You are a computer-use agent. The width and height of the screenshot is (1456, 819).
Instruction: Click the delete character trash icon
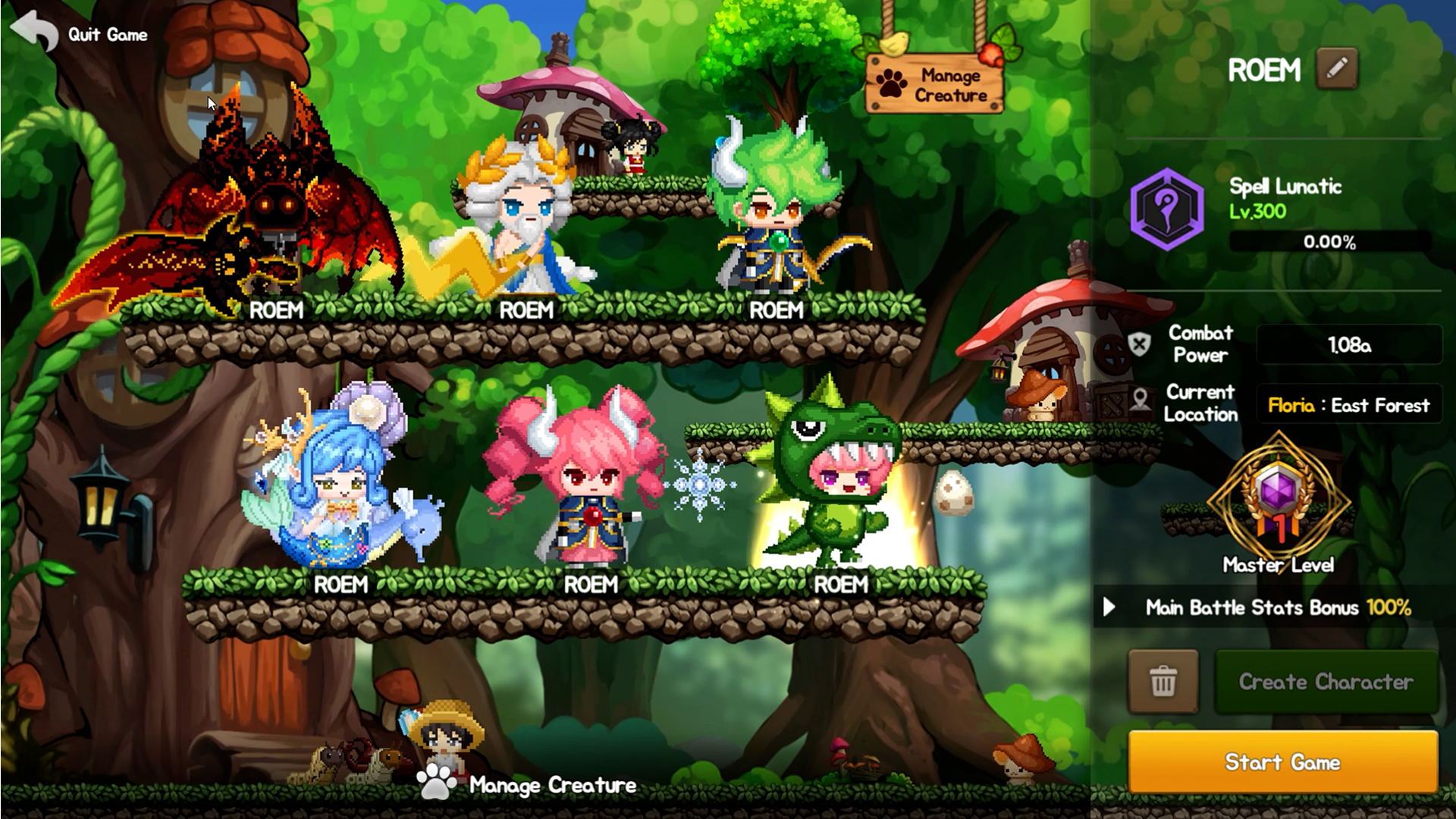pyautogui.click(x=1162, y=682)
